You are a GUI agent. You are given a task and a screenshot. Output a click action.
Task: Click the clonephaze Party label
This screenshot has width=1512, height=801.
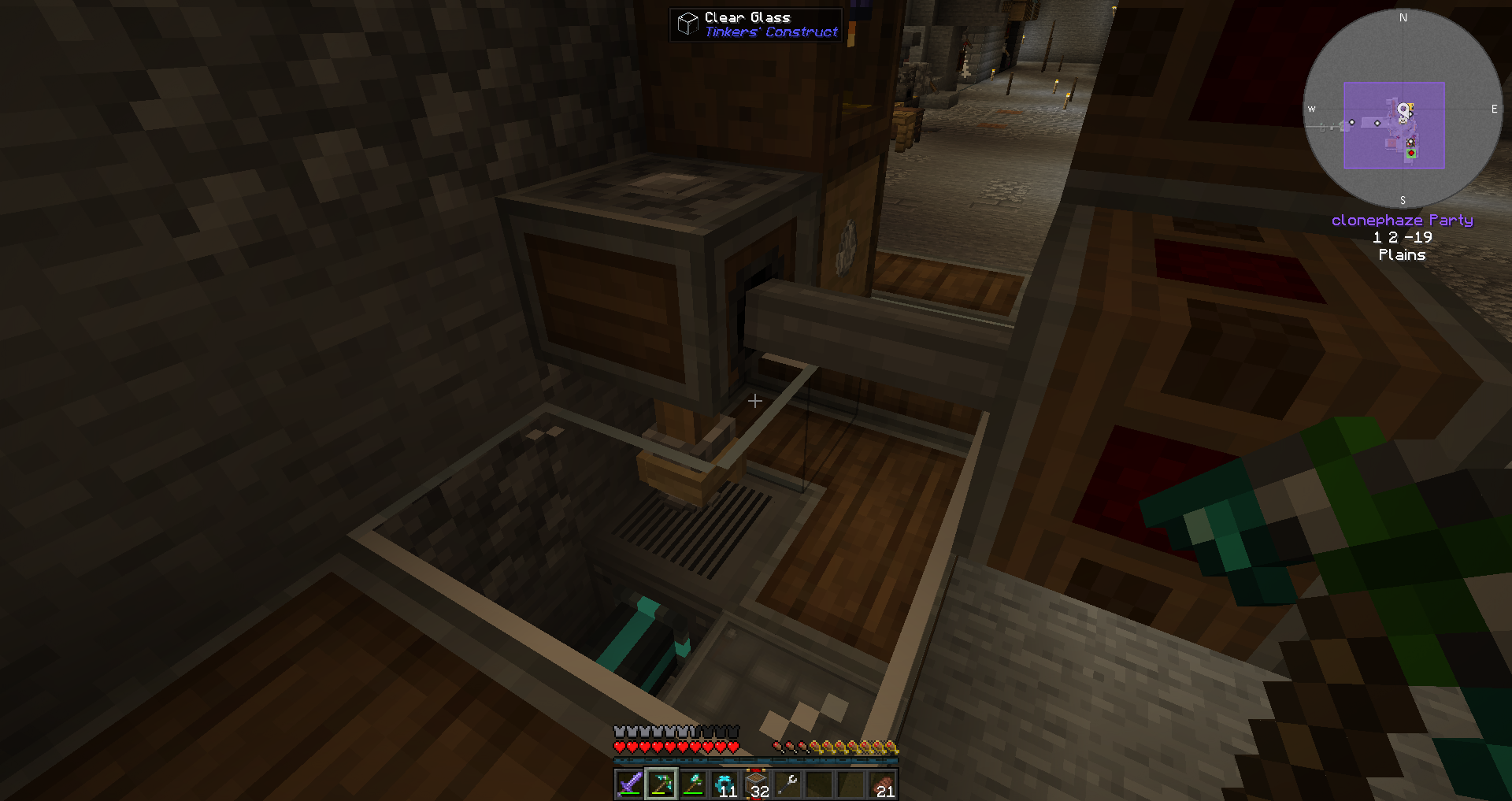[x=1403, y=220]
